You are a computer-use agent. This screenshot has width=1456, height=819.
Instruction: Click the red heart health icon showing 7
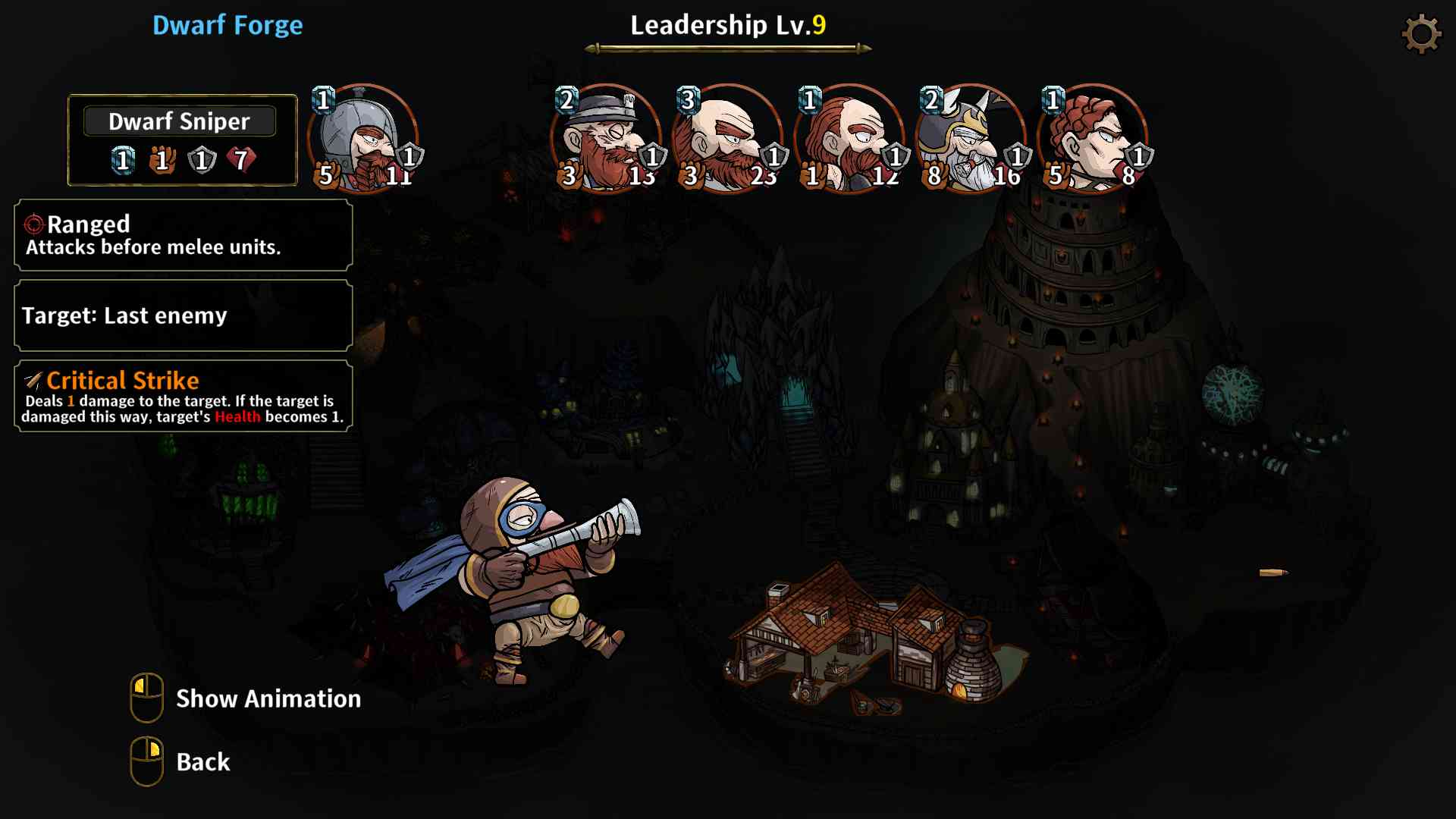241,158
